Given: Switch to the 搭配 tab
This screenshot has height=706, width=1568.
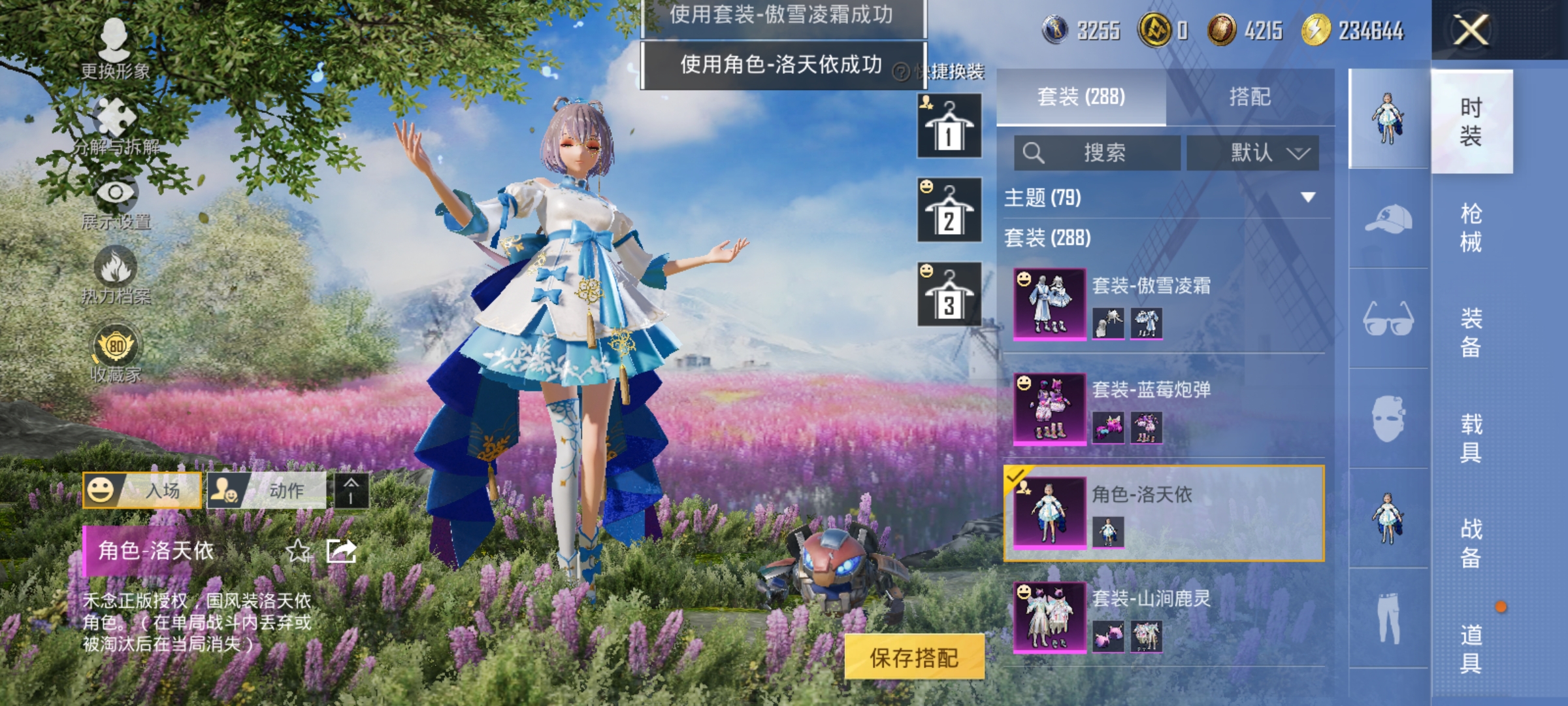Looking at the screenshot, I should (1250, 97).
